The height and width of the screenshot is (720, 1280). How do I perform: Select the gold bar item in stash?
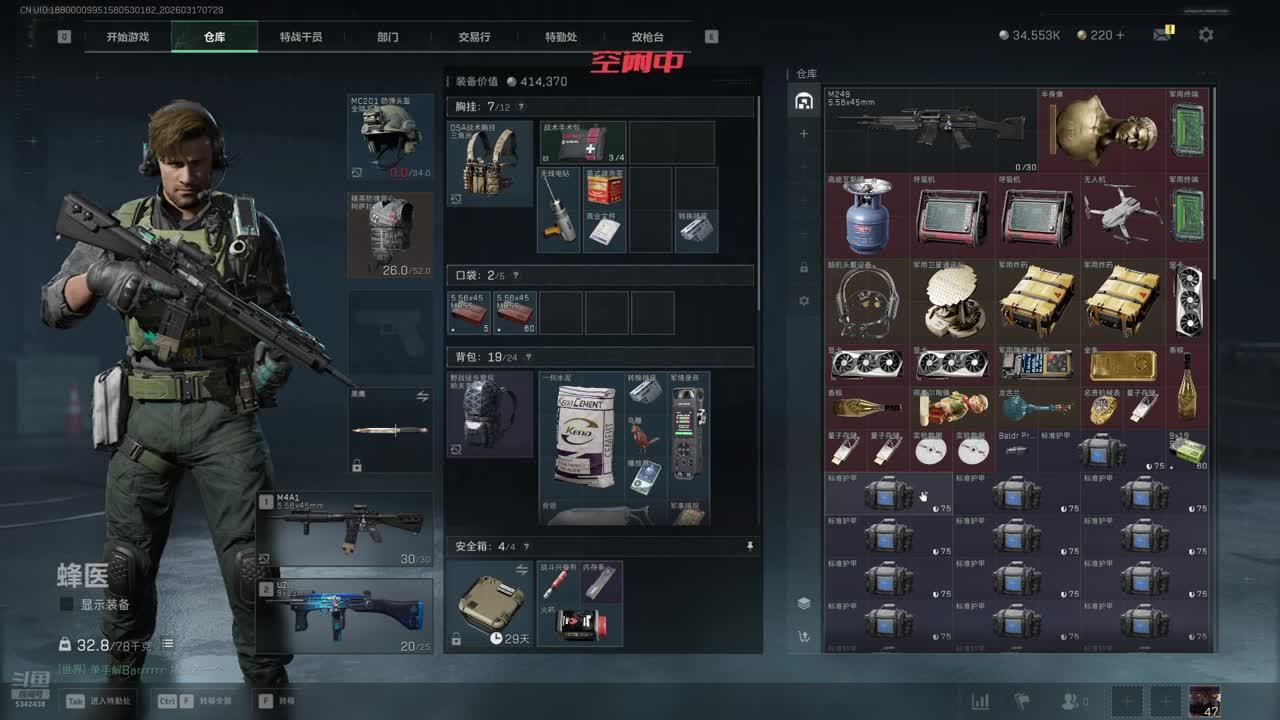coord(1122,364)
